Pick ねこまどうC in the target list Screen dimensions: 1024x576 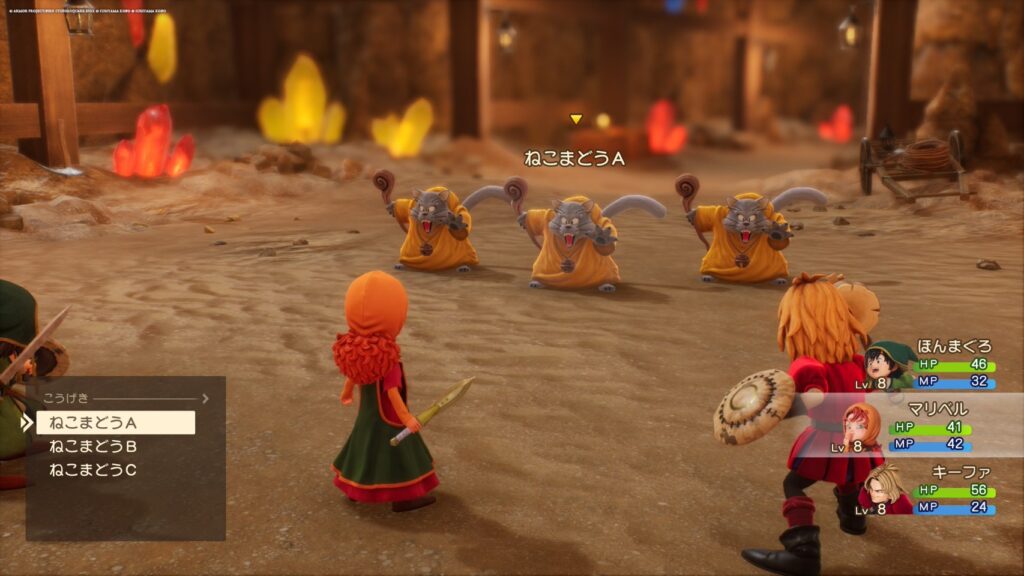tap(93, 470)
